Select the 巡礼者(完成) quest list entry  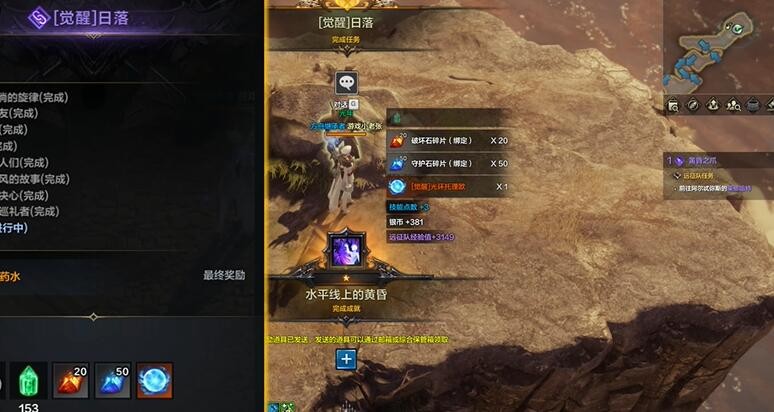tap(30, 211)
